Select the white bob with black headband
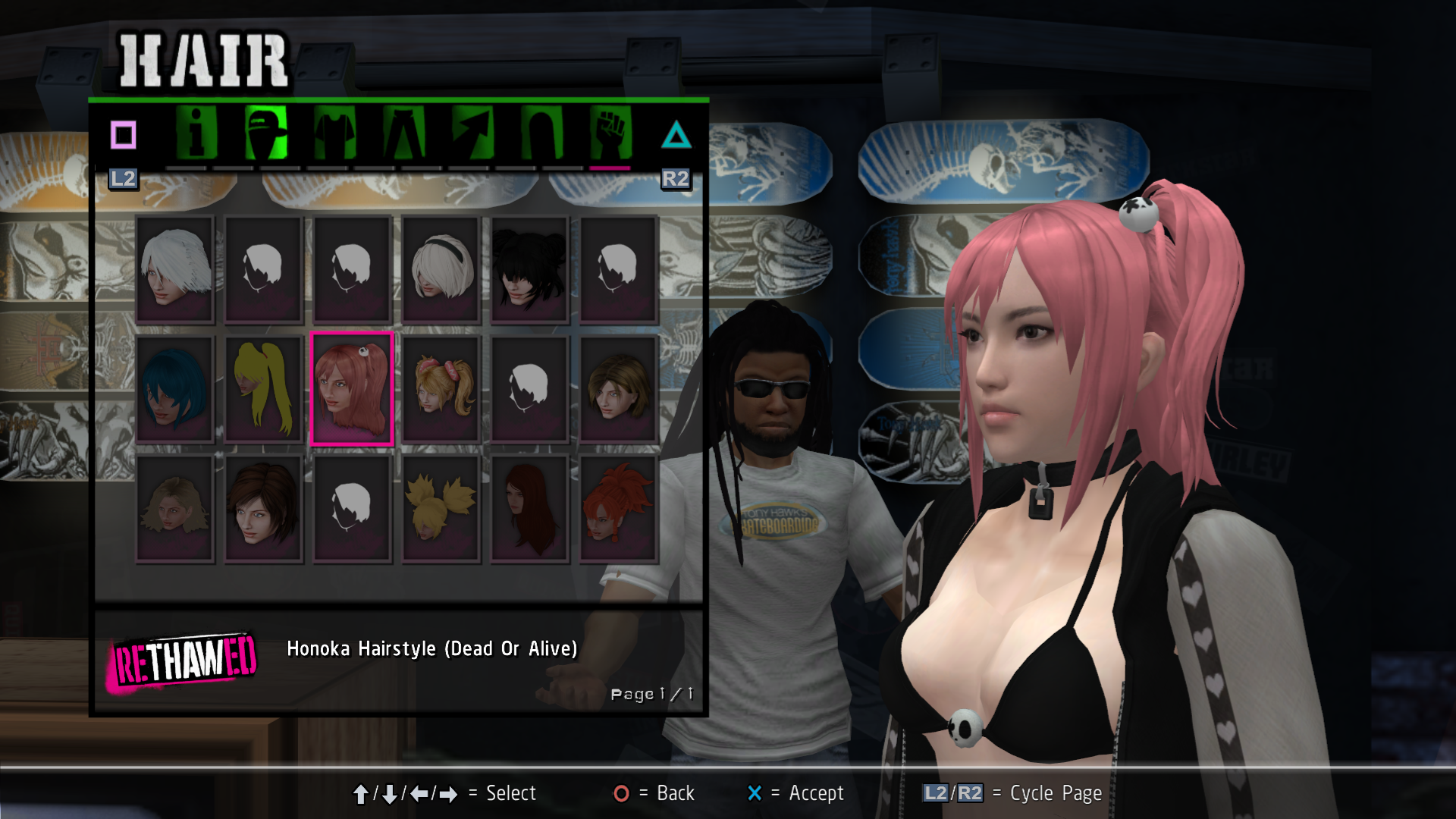The height and width of the screenshot is (819, 1456). [441, 269]
